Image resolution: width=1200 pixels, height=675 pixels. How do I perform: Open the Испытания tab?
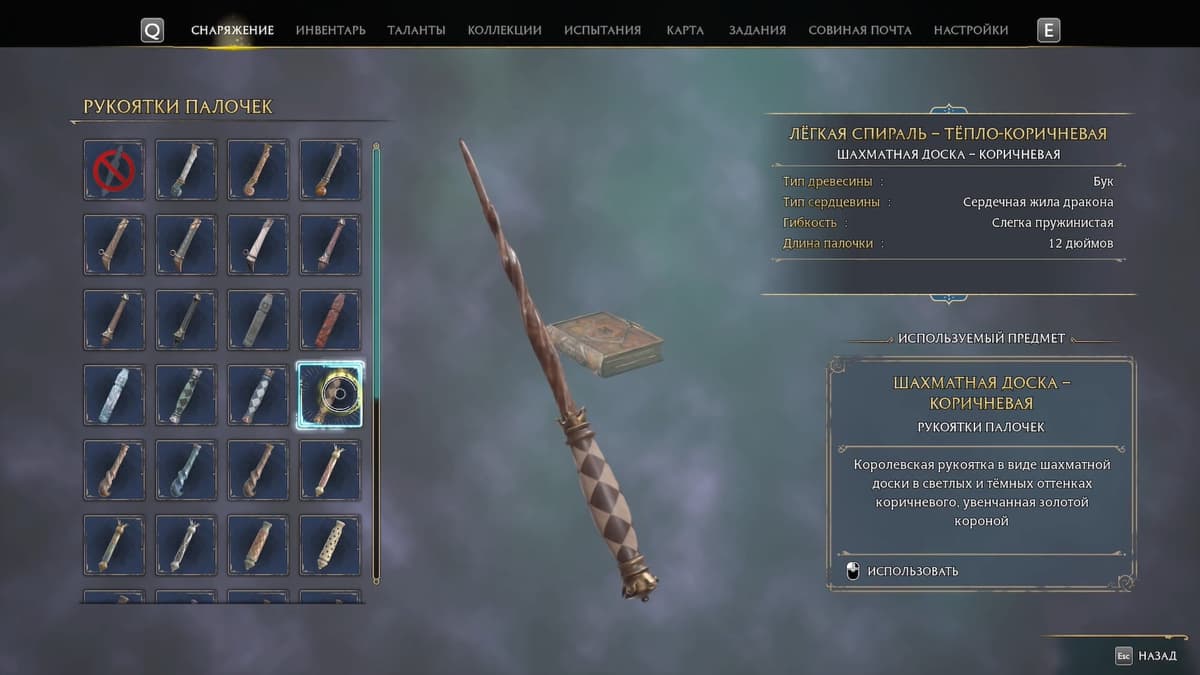[602, 30]
